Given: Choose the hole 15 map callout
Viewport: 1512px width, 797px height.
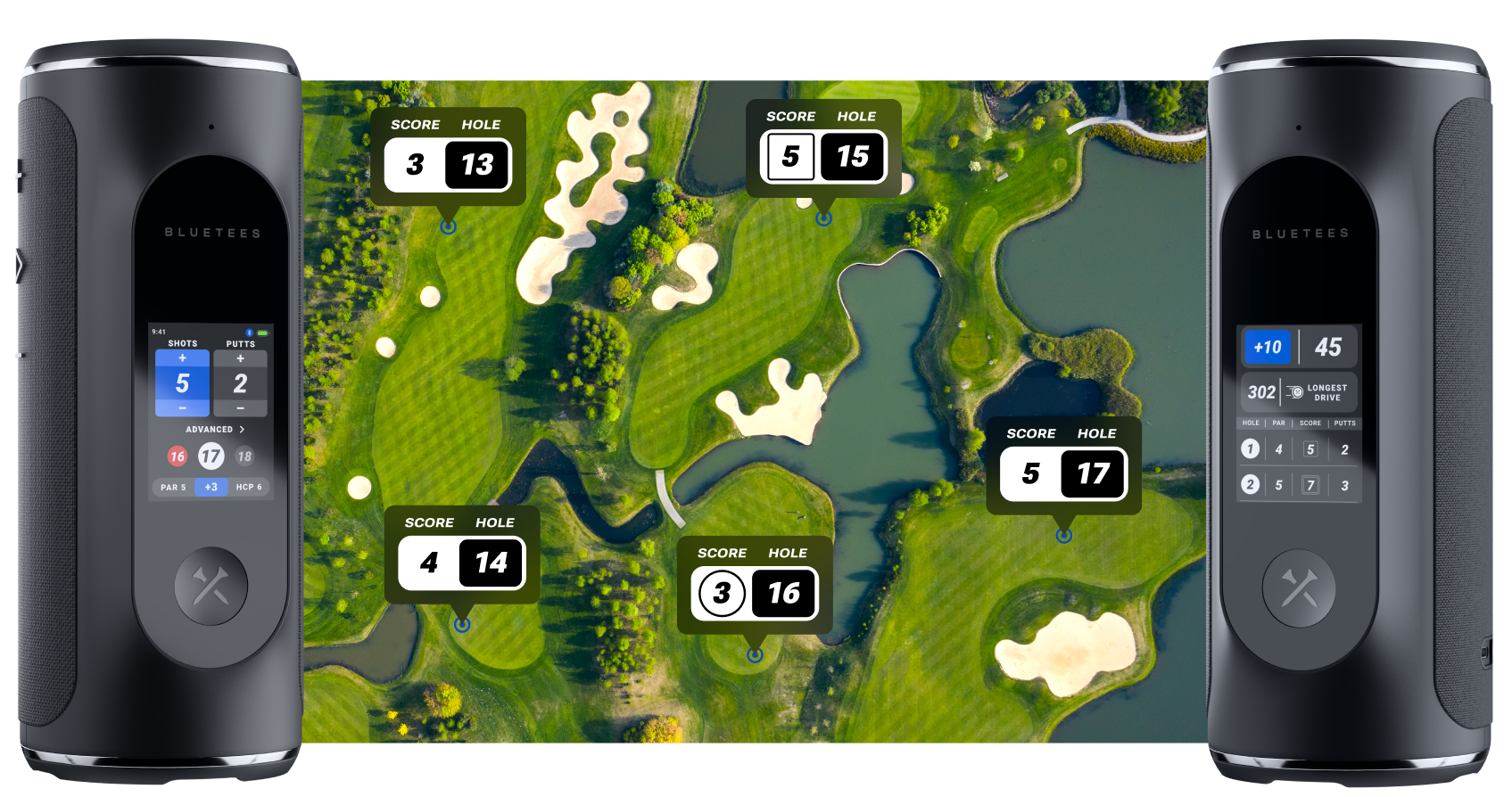Looking at the screenshot, I should click(x=823, y=148).
